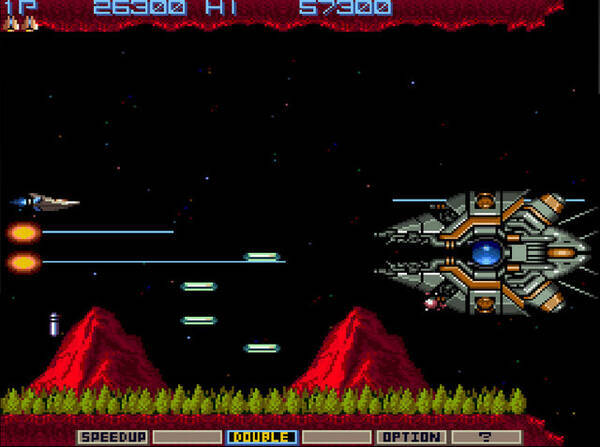Select the SPEEDUP power meter slot

(112, 437)
